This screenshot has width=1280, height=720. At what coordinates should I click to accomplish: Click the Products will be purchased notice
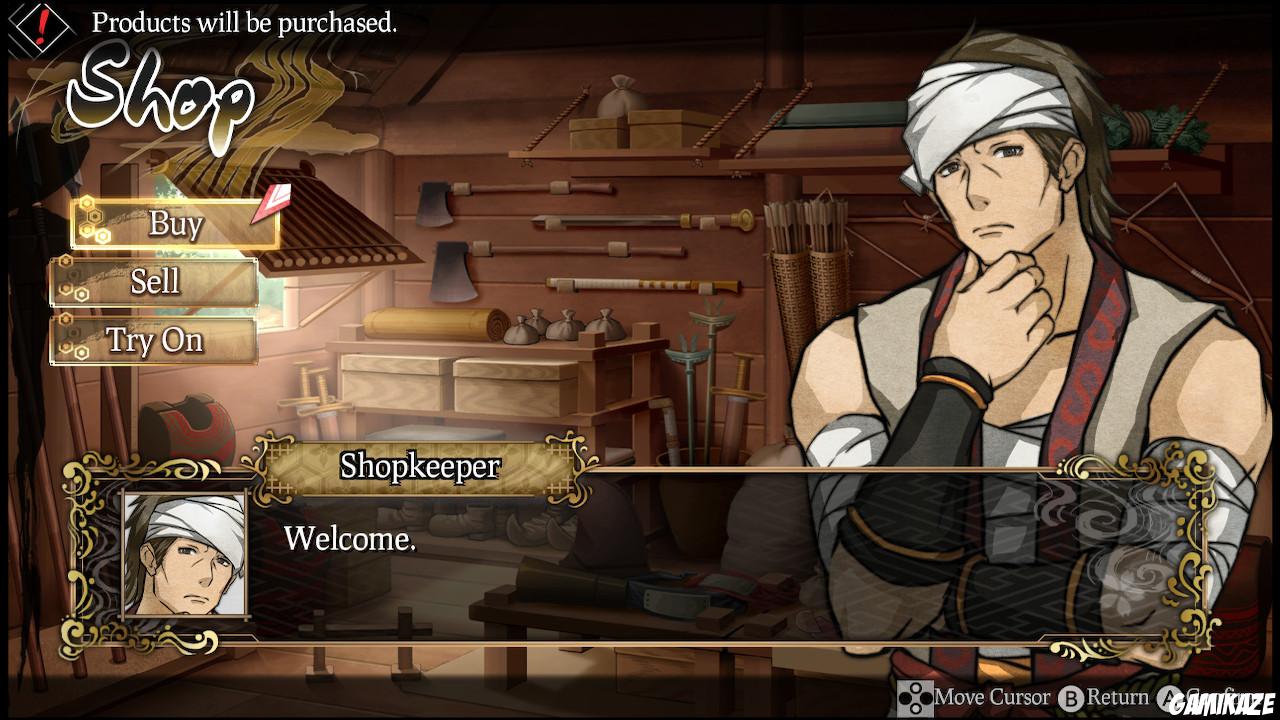pyautogui.click(x=245, y=23)
